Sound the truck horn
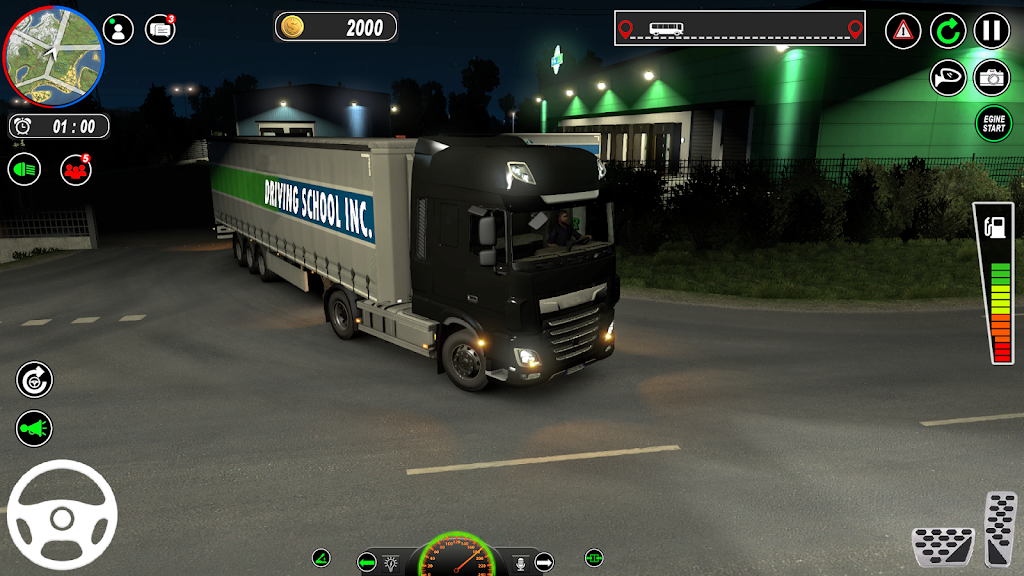 [948, 77]
